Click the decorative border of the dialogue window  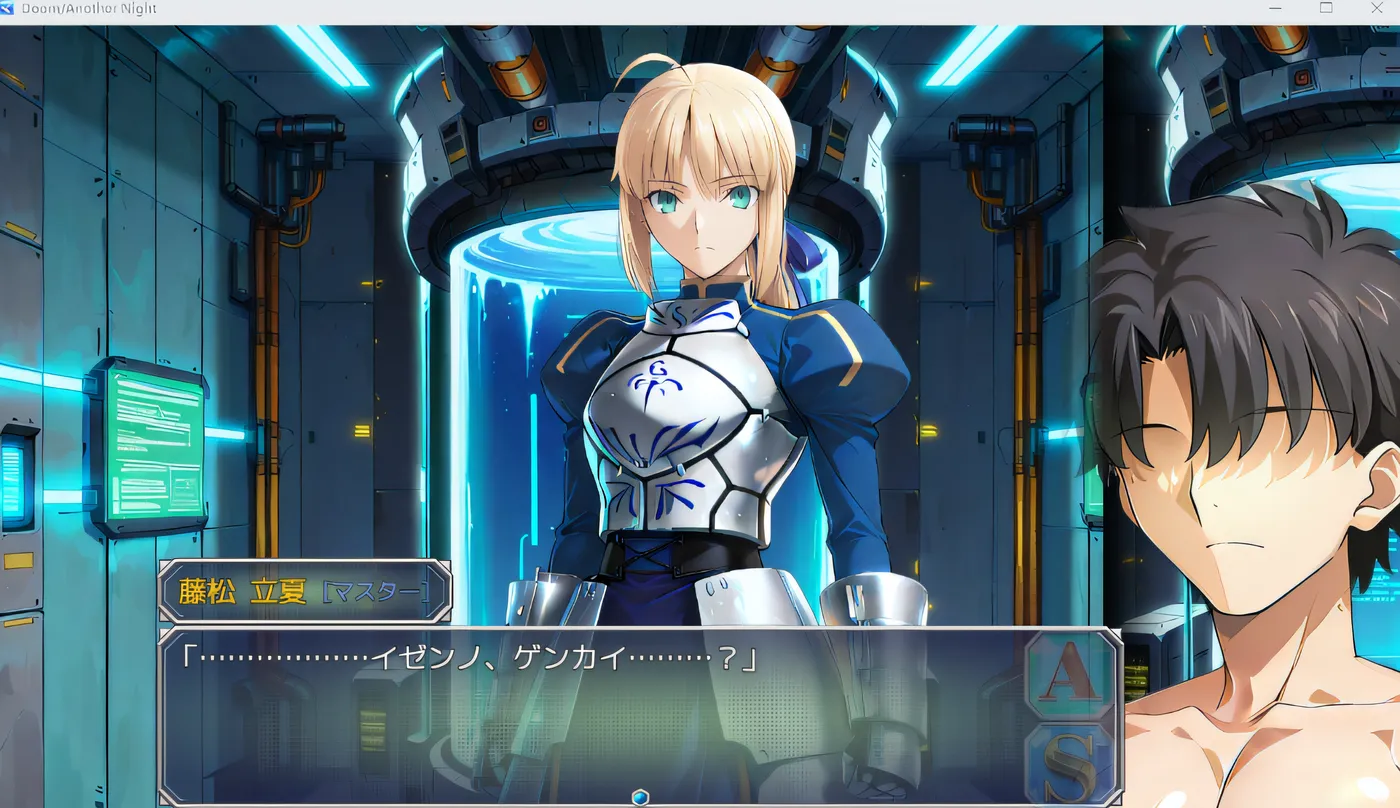click(x=600, y=631)
